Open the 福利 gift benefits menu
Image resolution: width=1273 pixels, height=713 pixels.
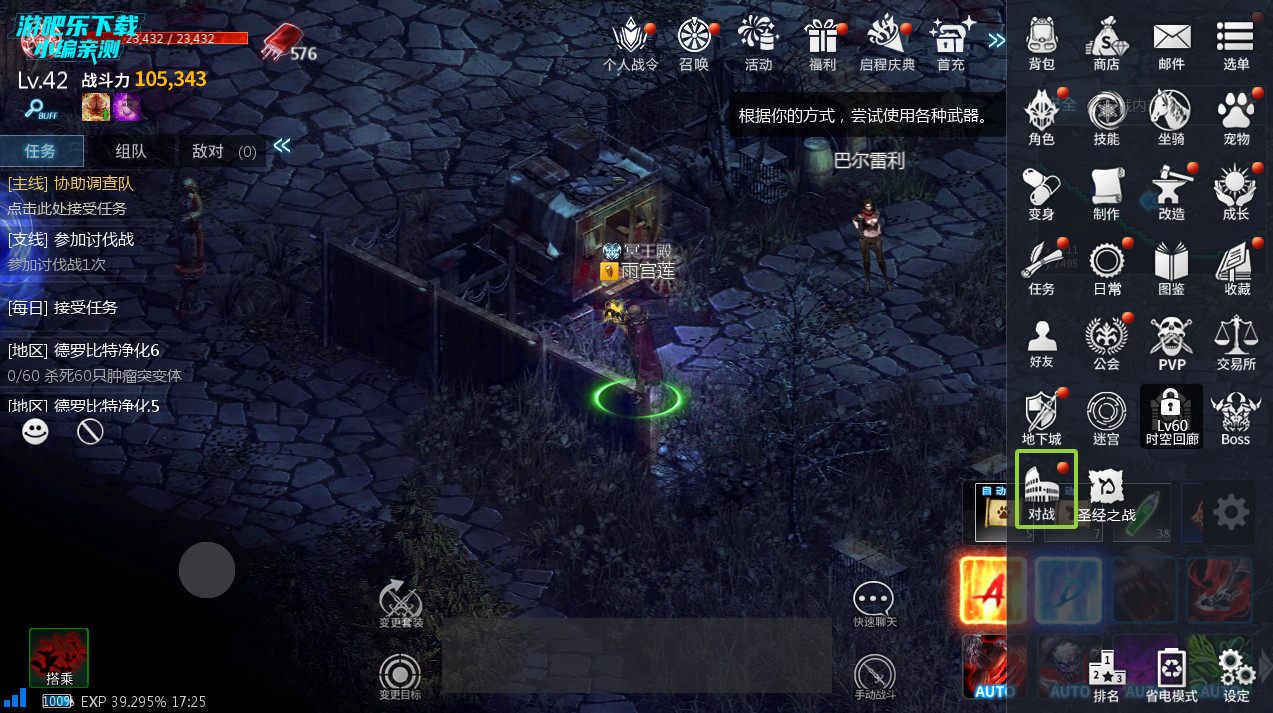tap(822, 44)
